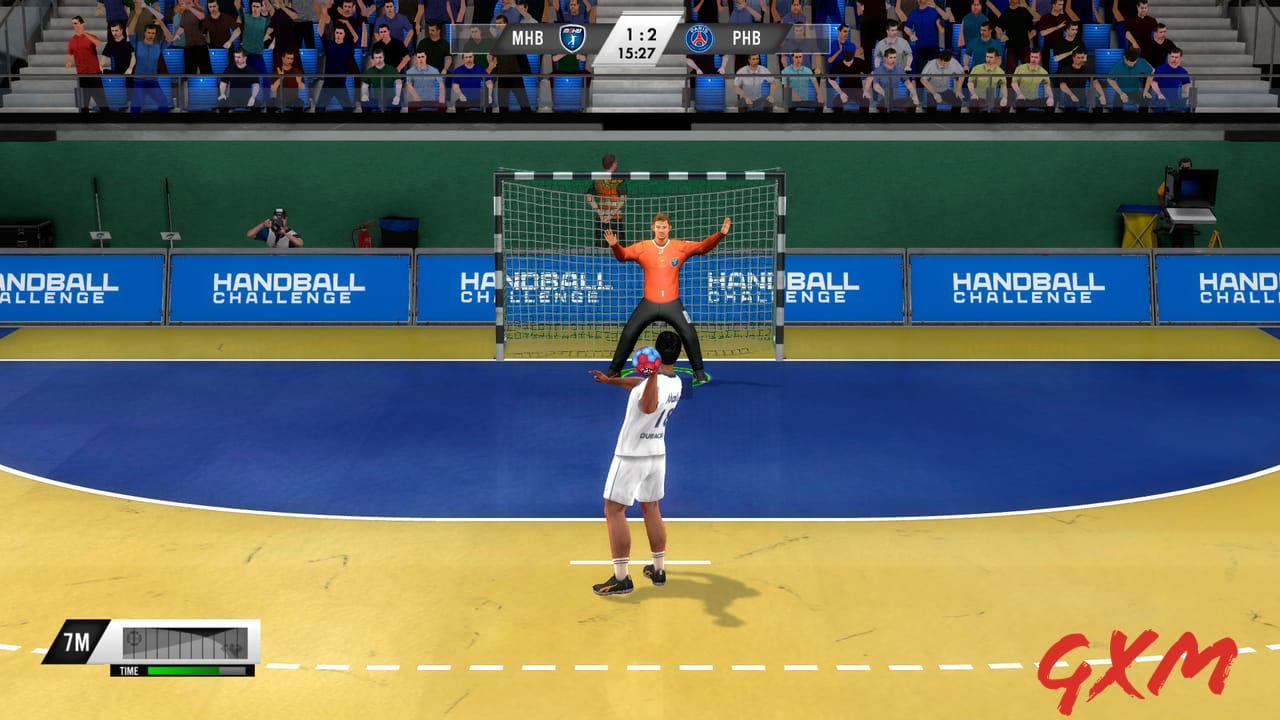Select the PHB team name label
The image size is (1280, 720).
(x=748, y=38)
